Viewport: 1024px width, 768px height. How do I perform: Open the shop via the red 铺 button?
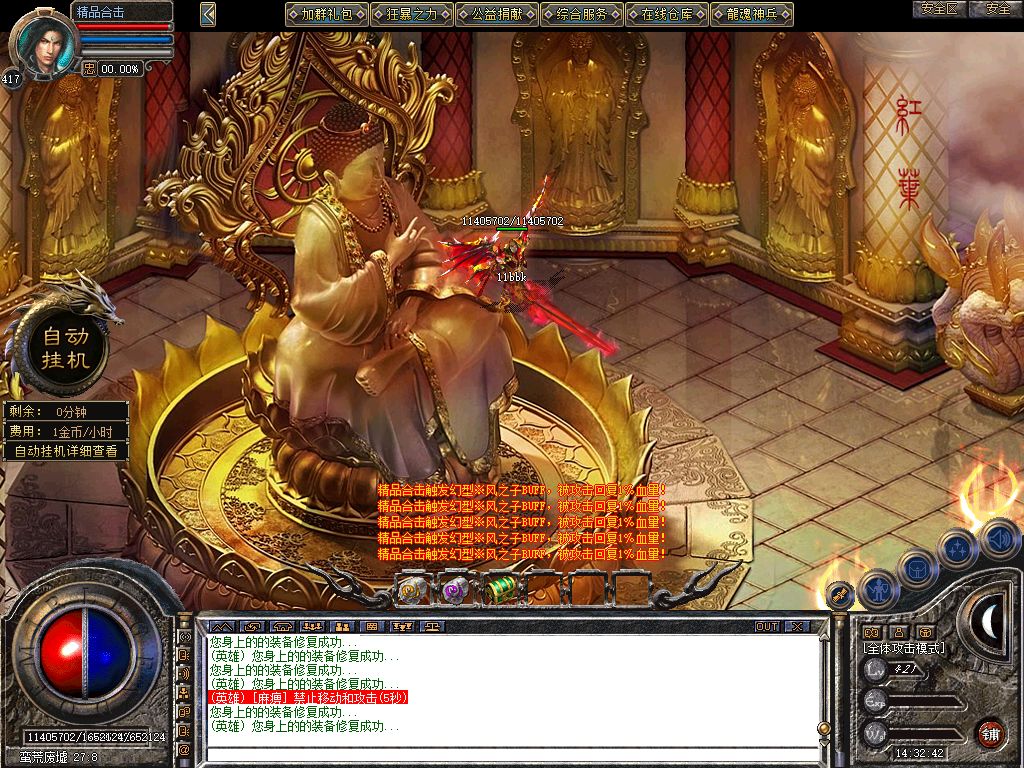point(990,733)
